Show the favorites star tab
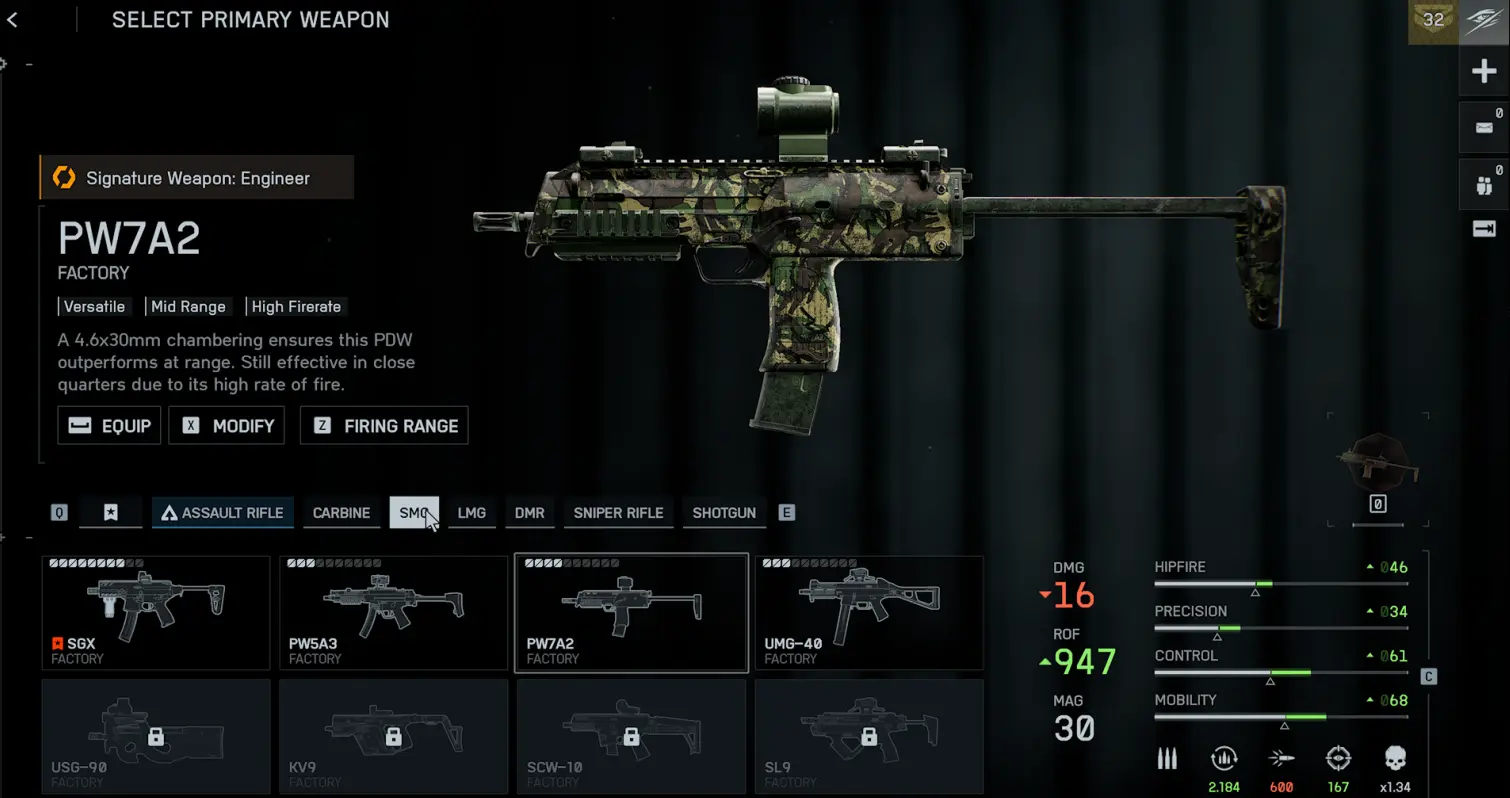This screenshot has height=798, width=1510. [111, 513]
